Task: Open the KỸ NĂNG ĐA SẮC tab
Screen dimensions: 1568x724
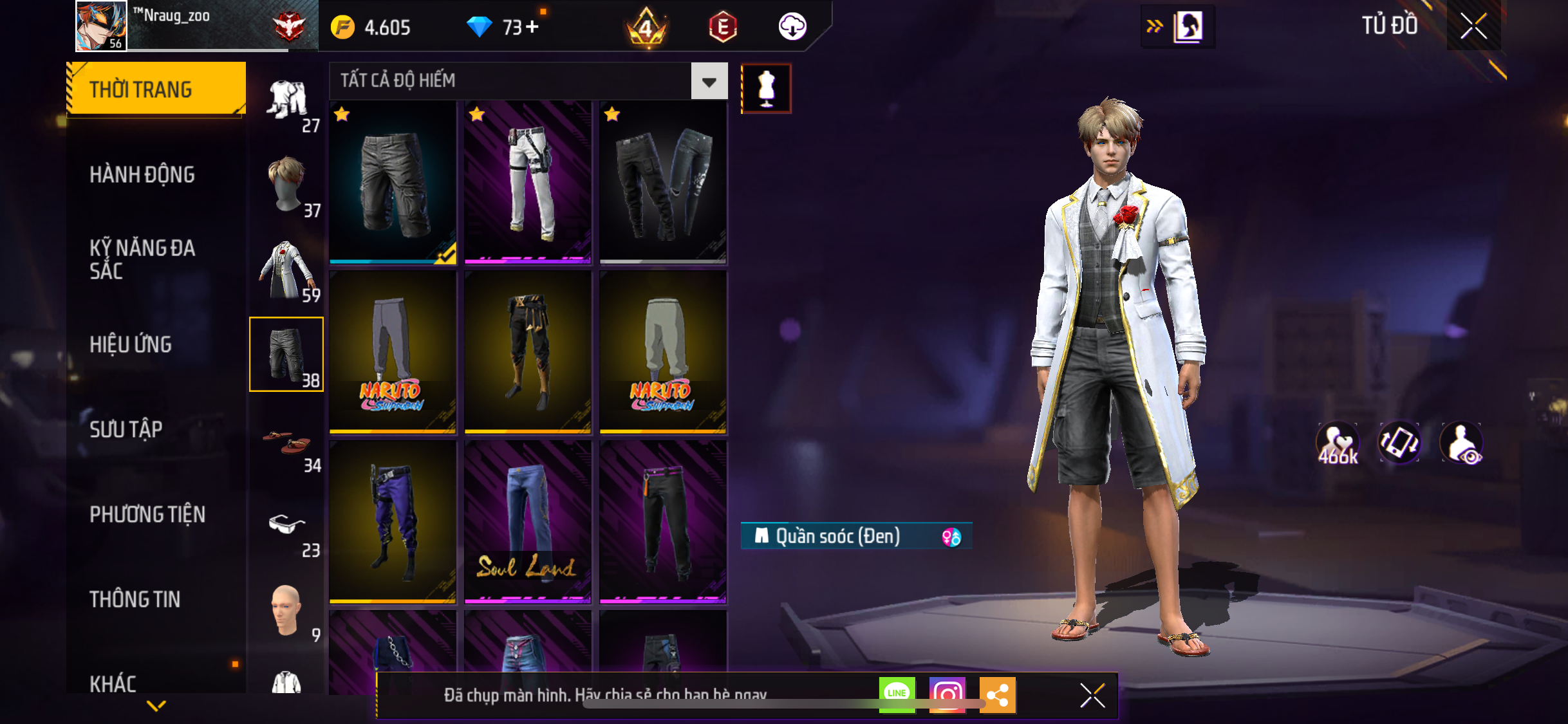Action: (142, 259)
